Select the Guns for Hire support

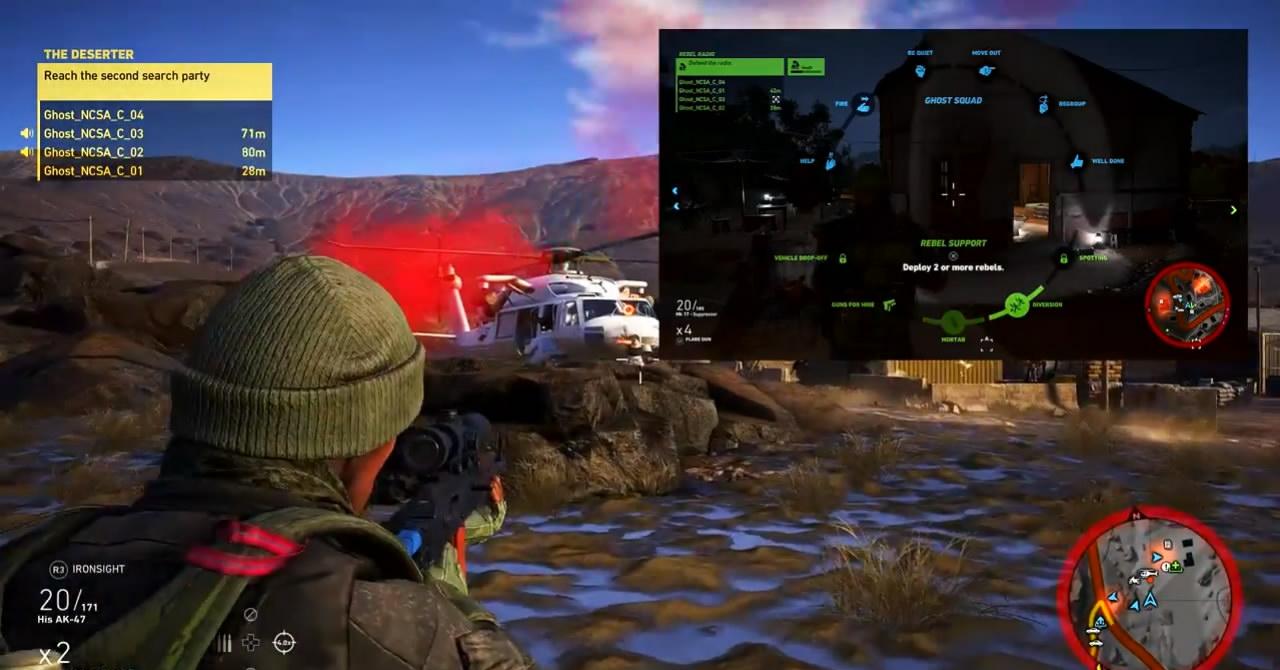(x=889, y=304)
